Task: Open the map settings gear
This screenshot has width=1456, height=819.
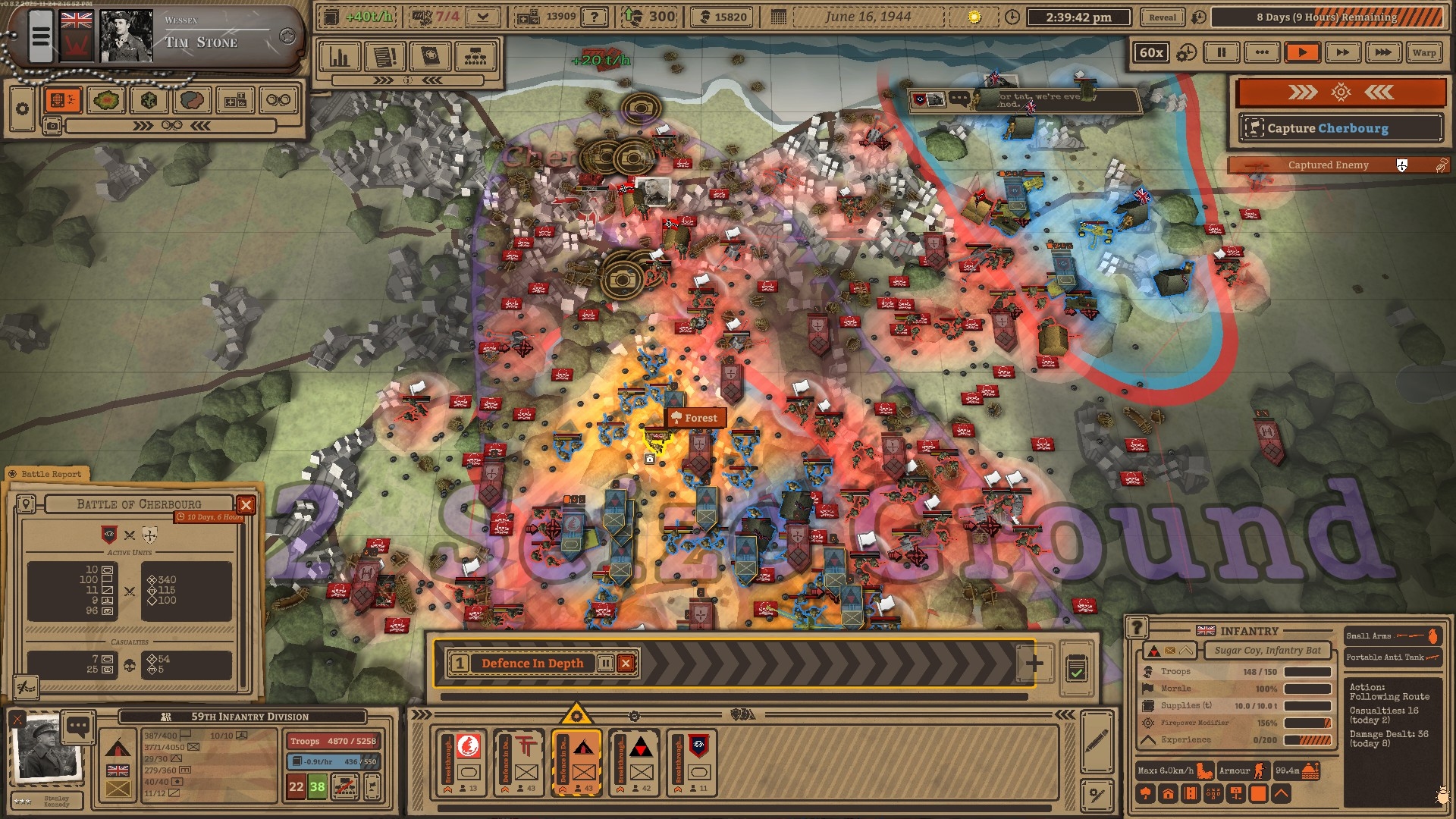Action: click(22, 108)
